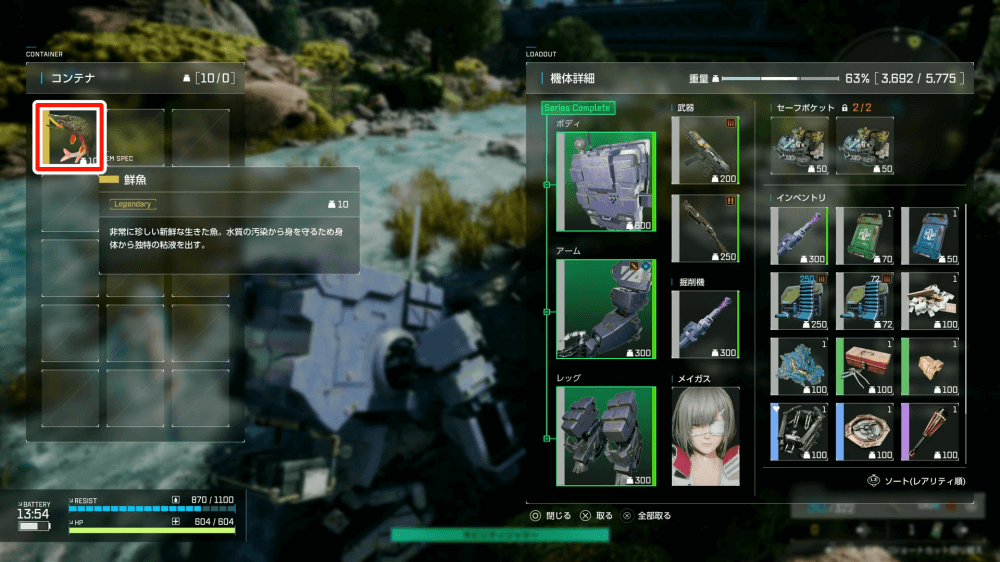Select the fresh fish in the container
Viewport: 1000px width, 562px height.
tap(69, 137)
